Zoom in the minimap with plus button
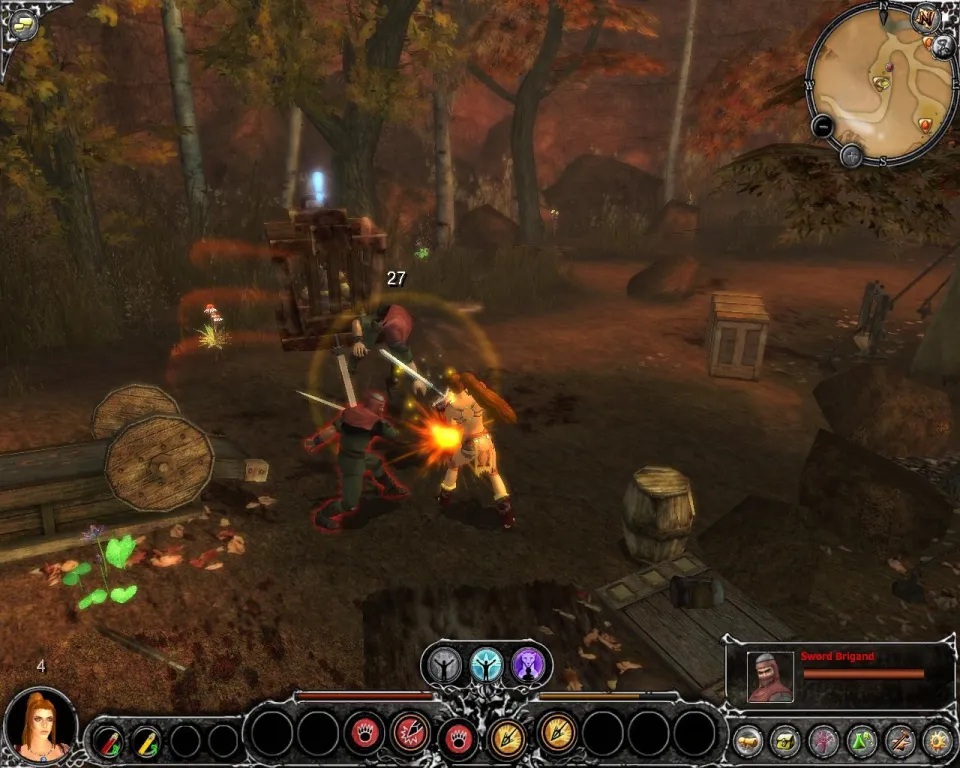 (x=851, y=155)
